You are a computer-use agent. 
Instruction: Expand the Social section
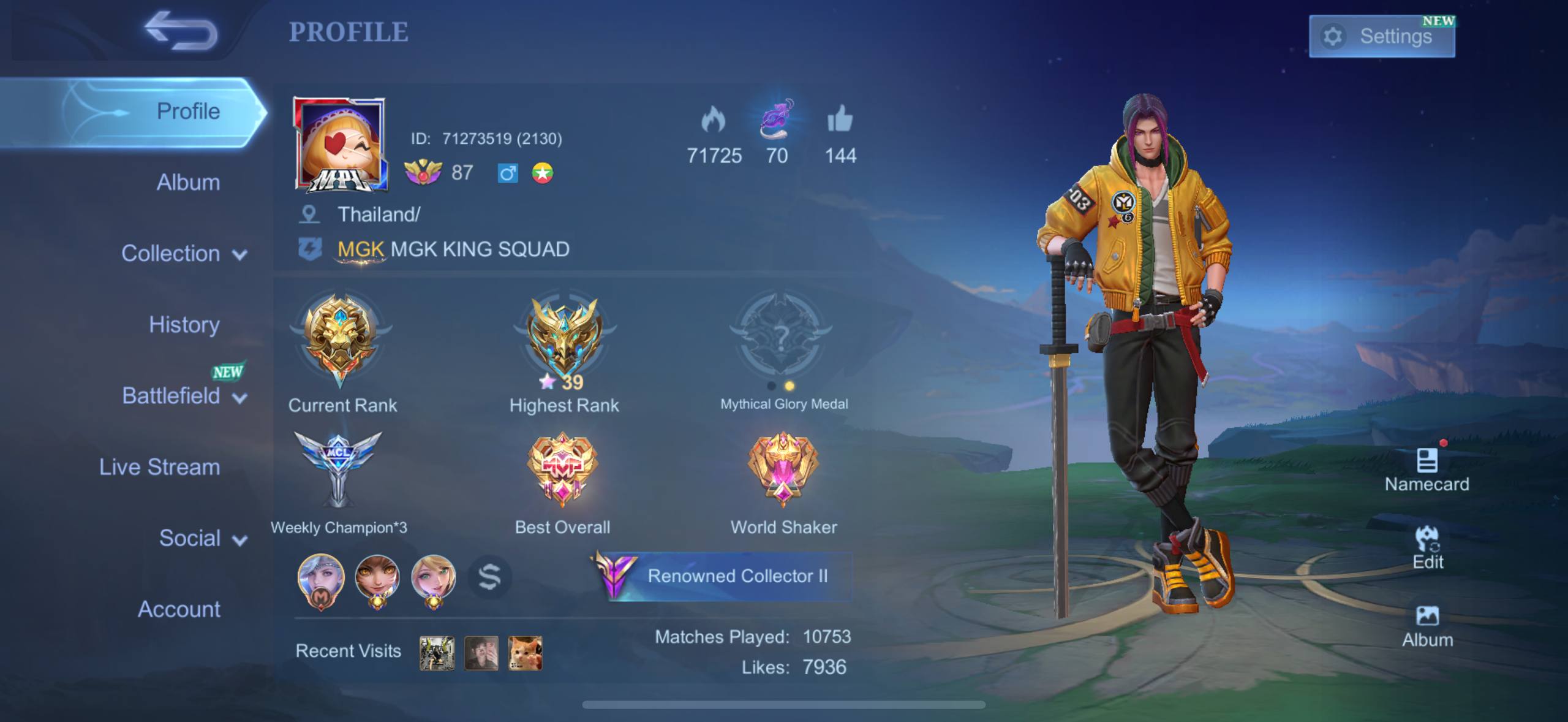pyautogui.click(x=202, y=538)
